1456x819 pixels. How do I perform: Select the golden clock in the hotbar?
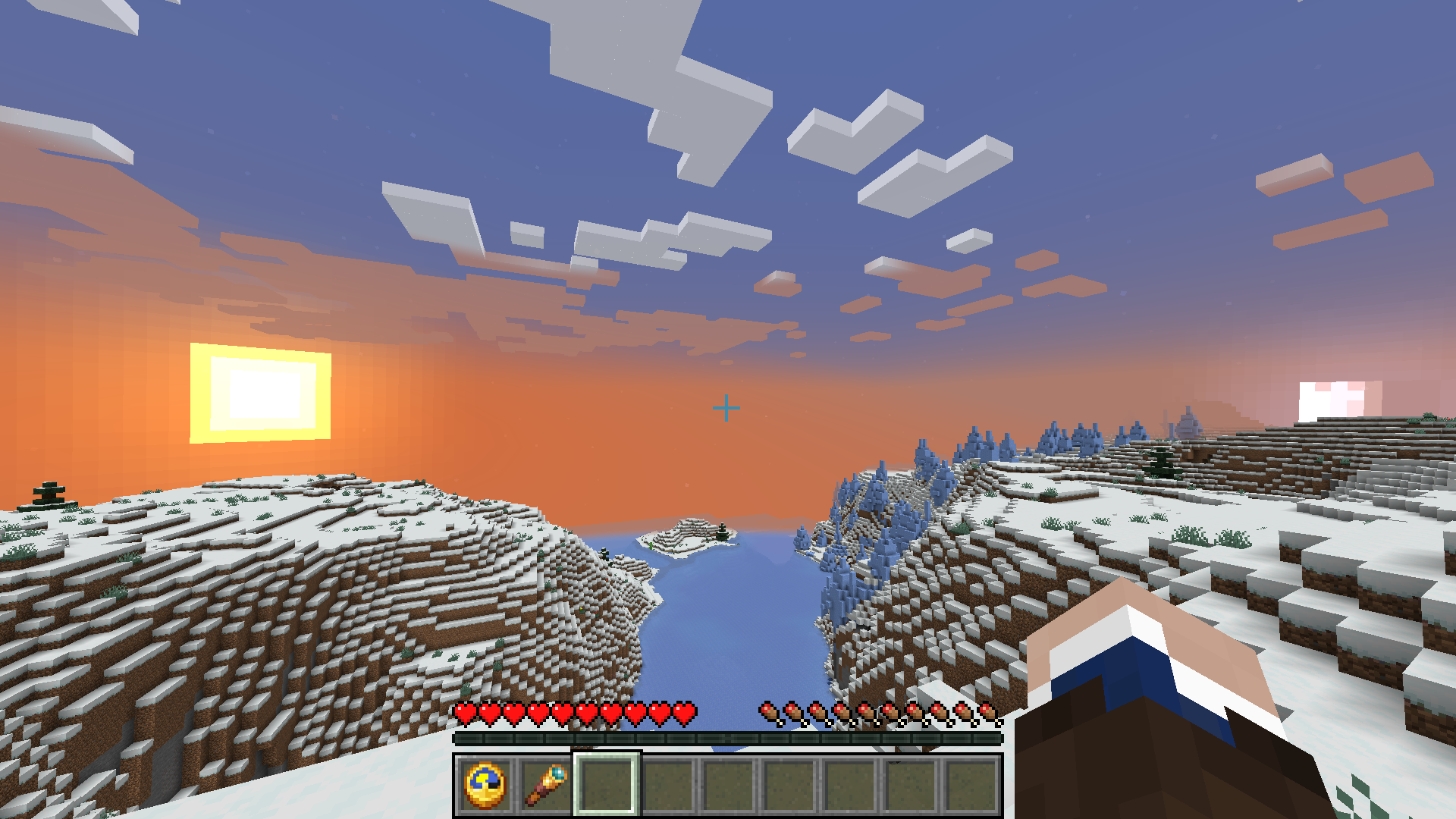click(484, 785)
